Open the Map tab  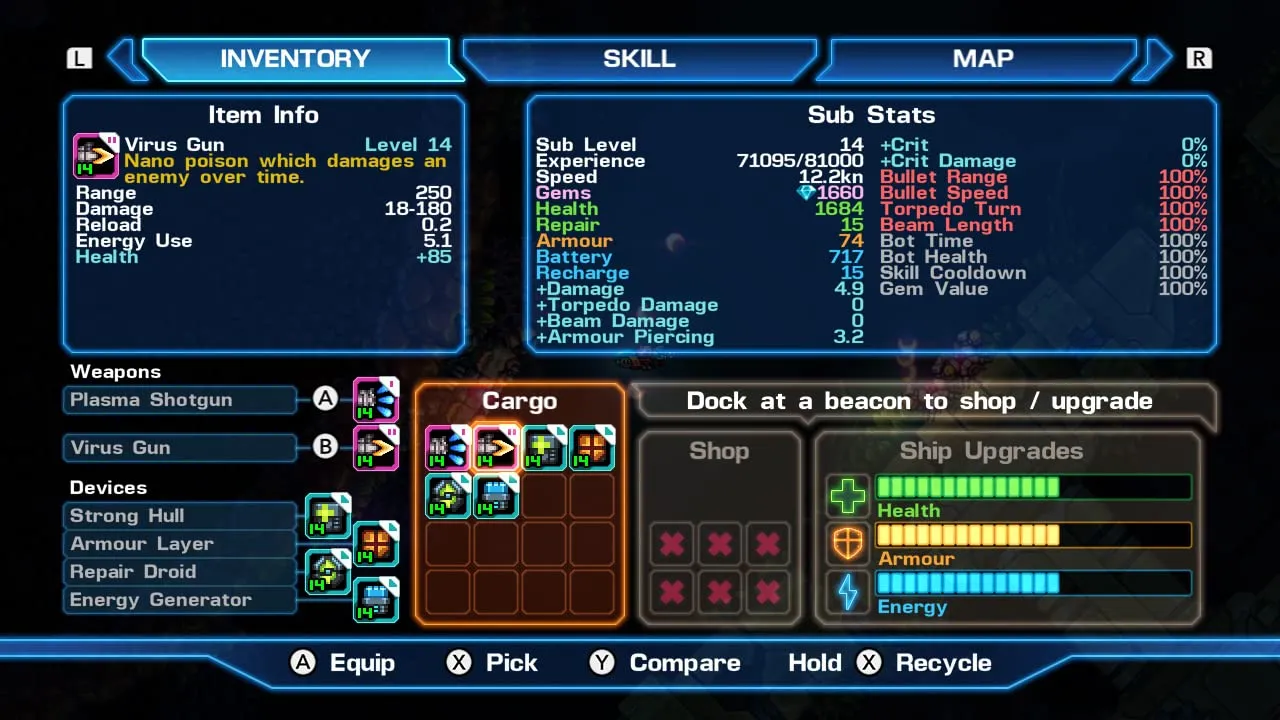coord(982,59)
